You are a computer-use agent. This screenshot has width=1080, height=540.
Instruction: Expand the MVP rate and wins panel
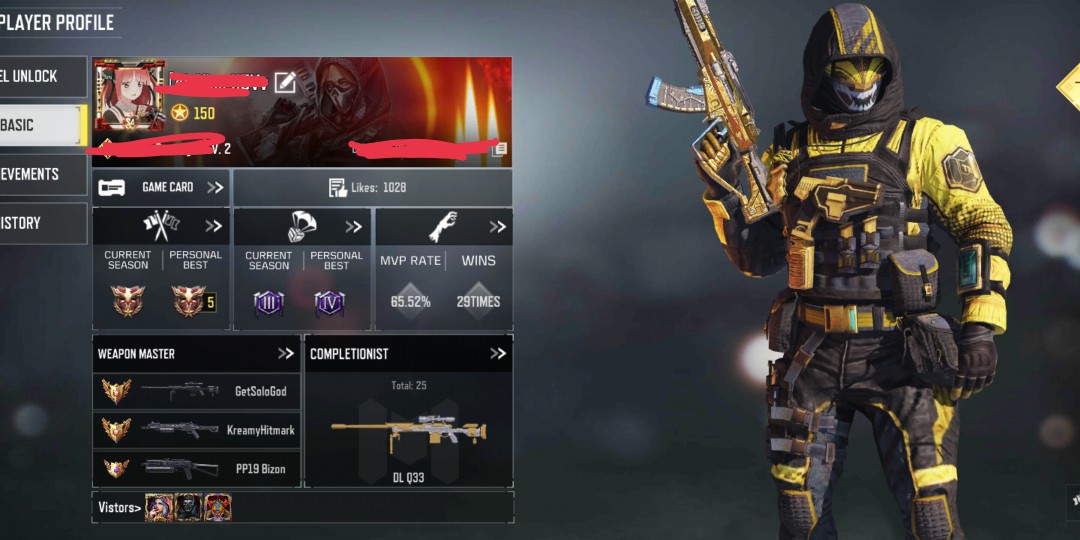[497, 227]
